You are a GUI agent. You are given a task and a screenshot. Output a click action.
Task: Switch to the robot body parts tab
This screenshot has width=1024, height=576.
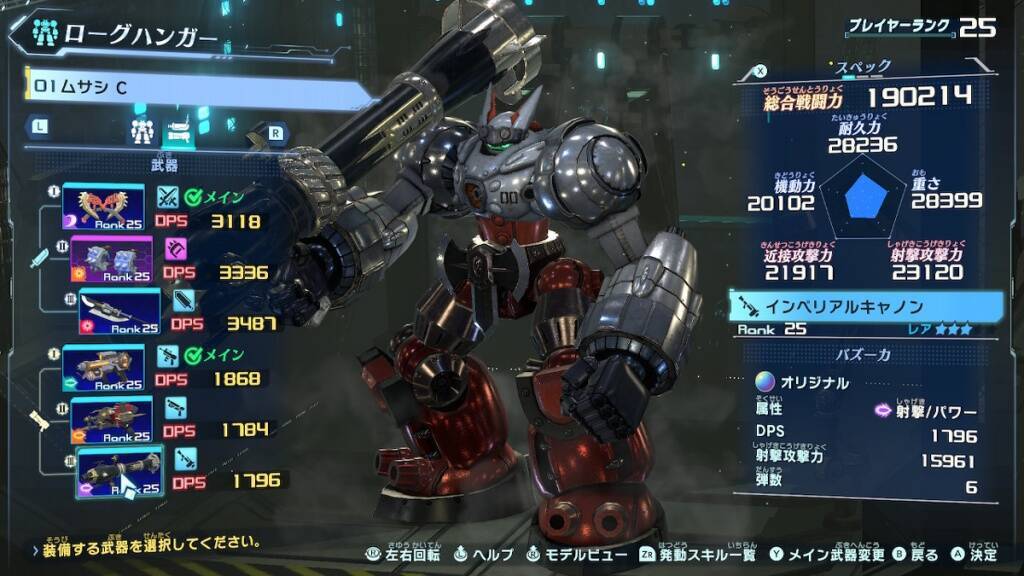(140, 129)
